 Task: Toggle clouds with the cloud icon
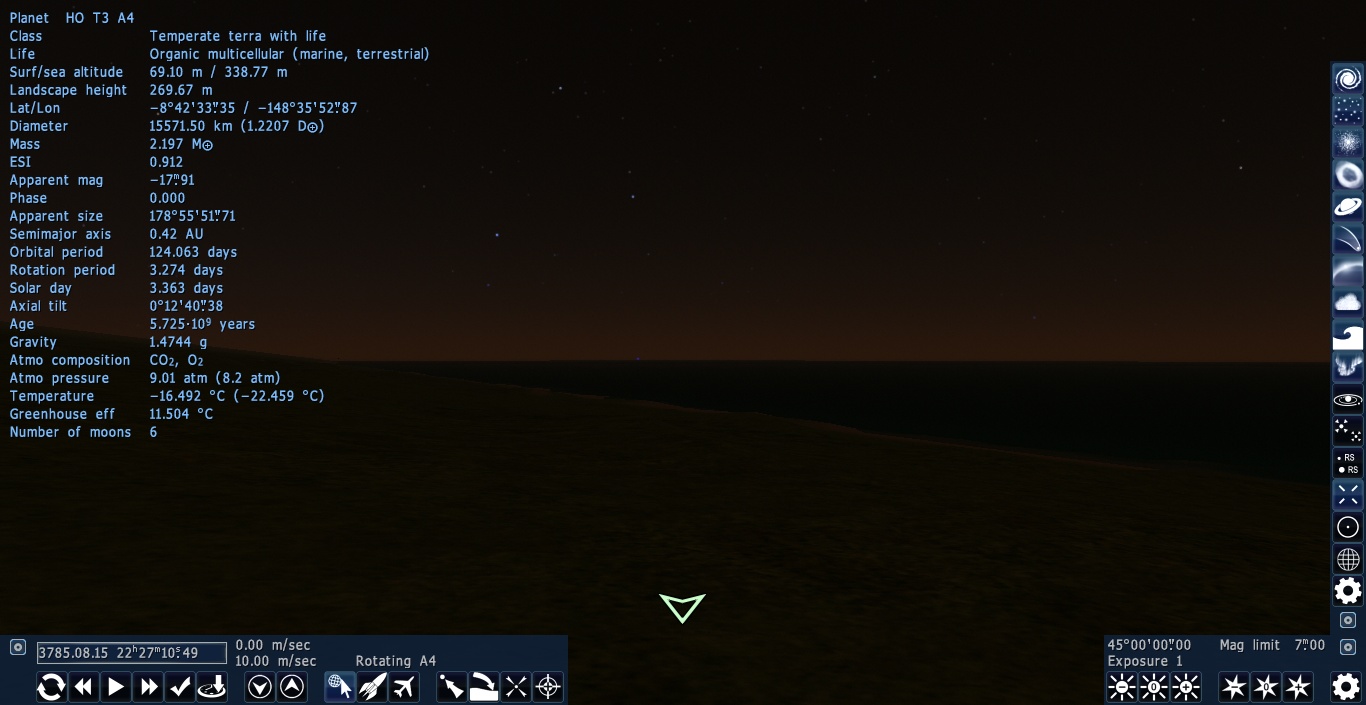(x=1348, y=303)
